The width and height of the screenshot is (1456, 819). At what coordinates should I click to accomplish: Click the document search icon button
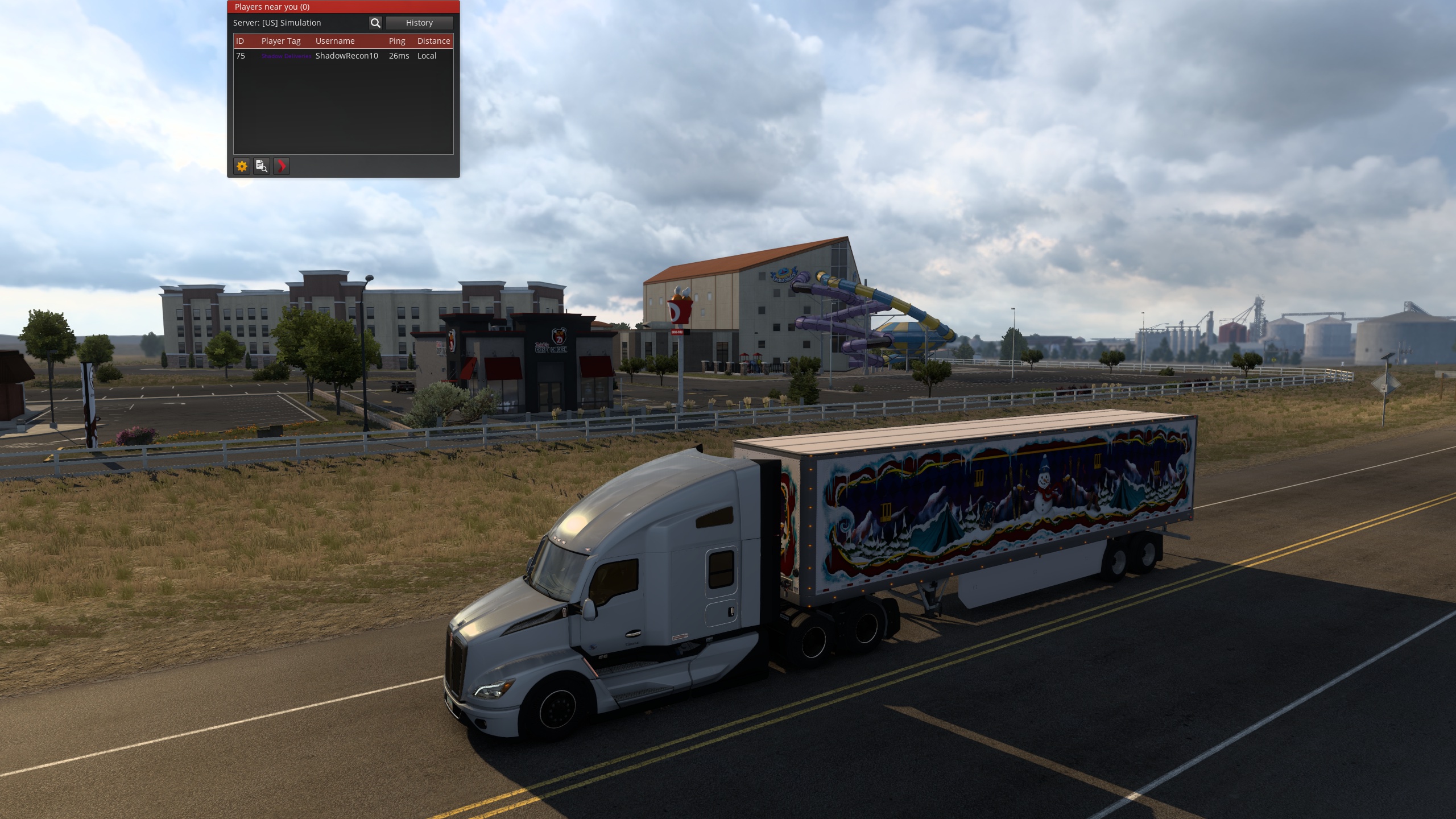262,166
